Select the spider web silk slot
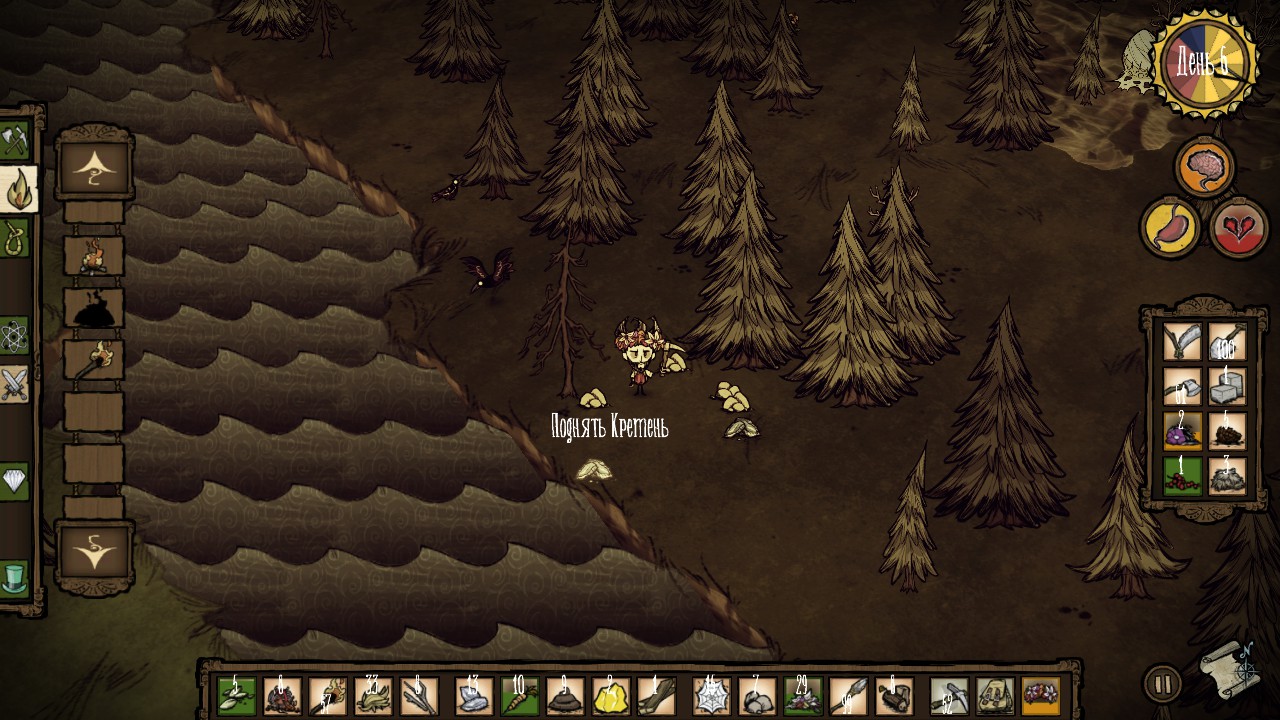The height and width of the screenshot is (720, 1280). [x=712, y=696]
